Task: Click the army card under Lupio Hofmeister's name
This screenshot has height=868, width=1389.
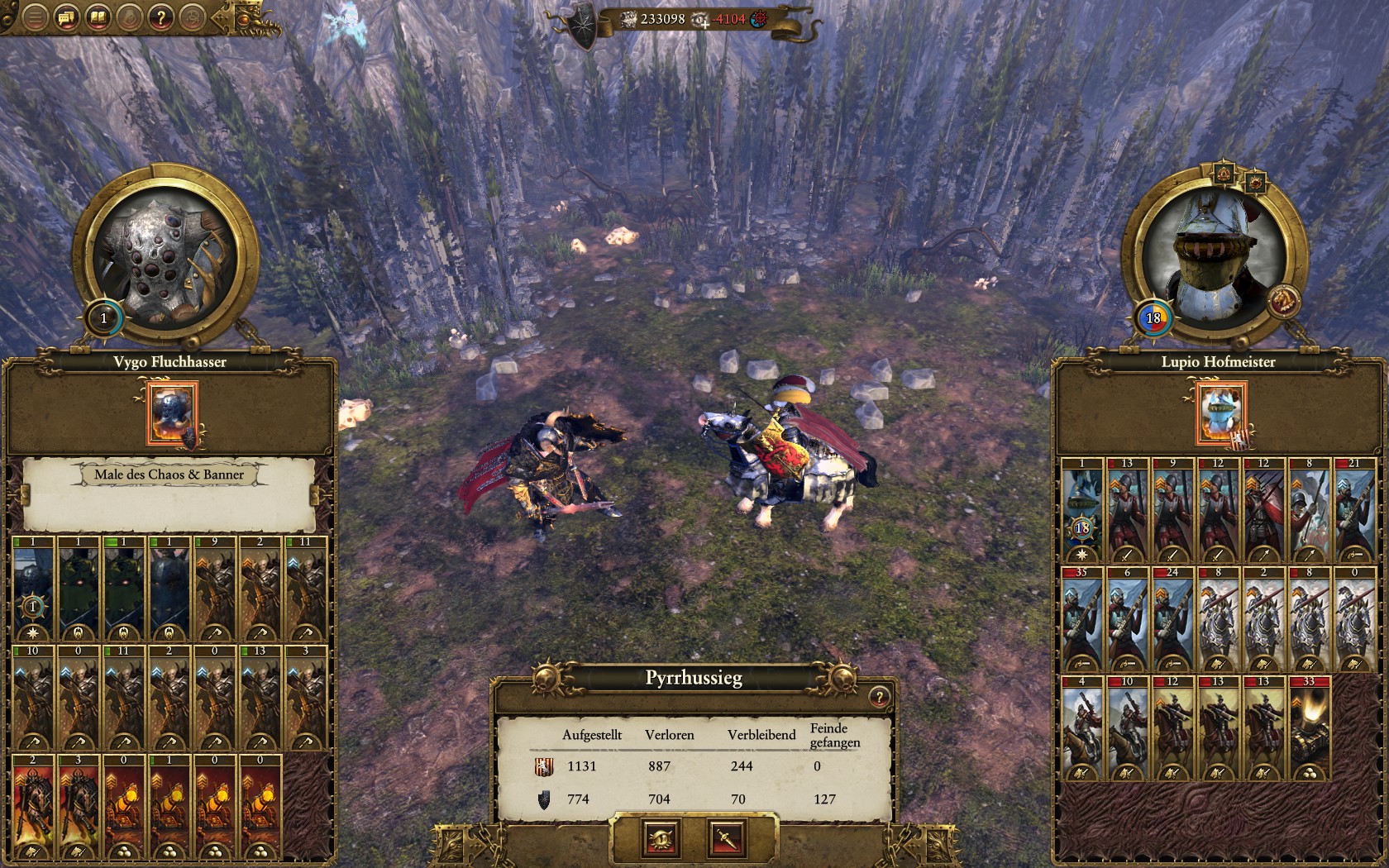Action: pyautogui.click(x=1220, y=413)
